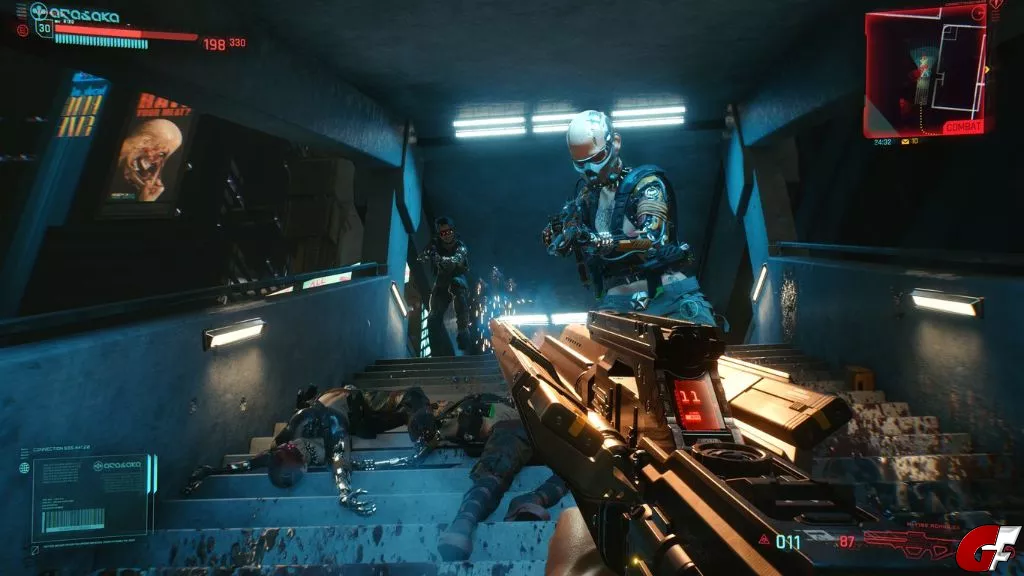This screenshot has width=1024, height=576.
Task: Click the red warning triangle ammo icon
Action: 764,540
